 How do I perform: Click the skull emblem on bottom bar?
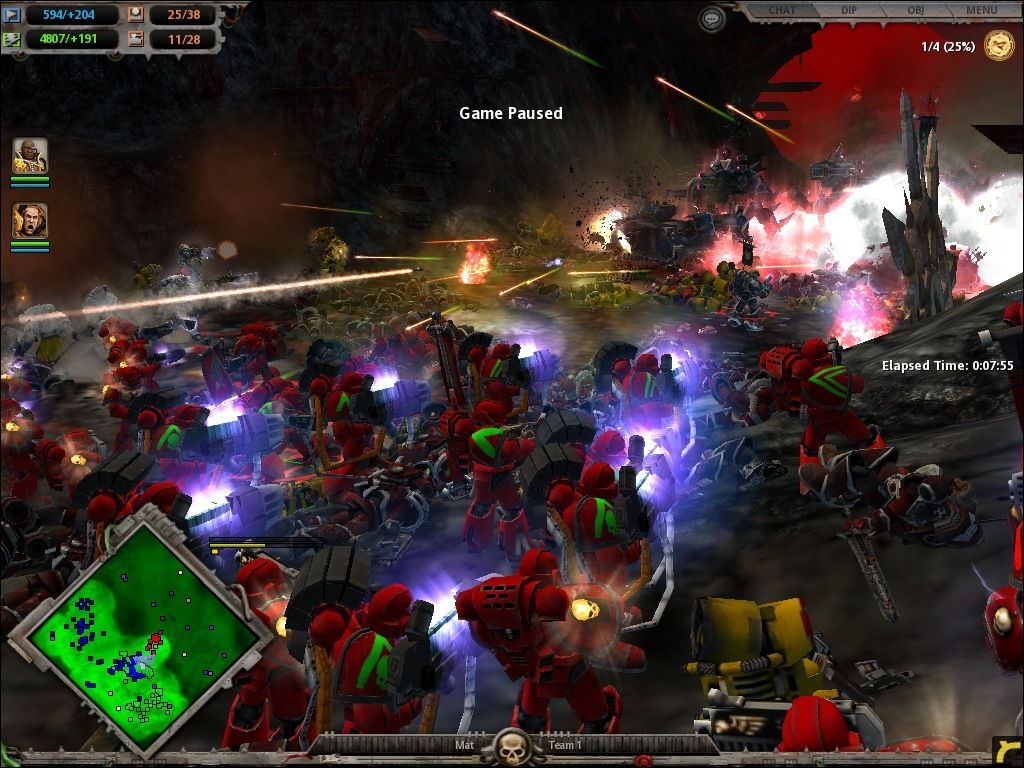pyautogui.click(x=512, y=746)
